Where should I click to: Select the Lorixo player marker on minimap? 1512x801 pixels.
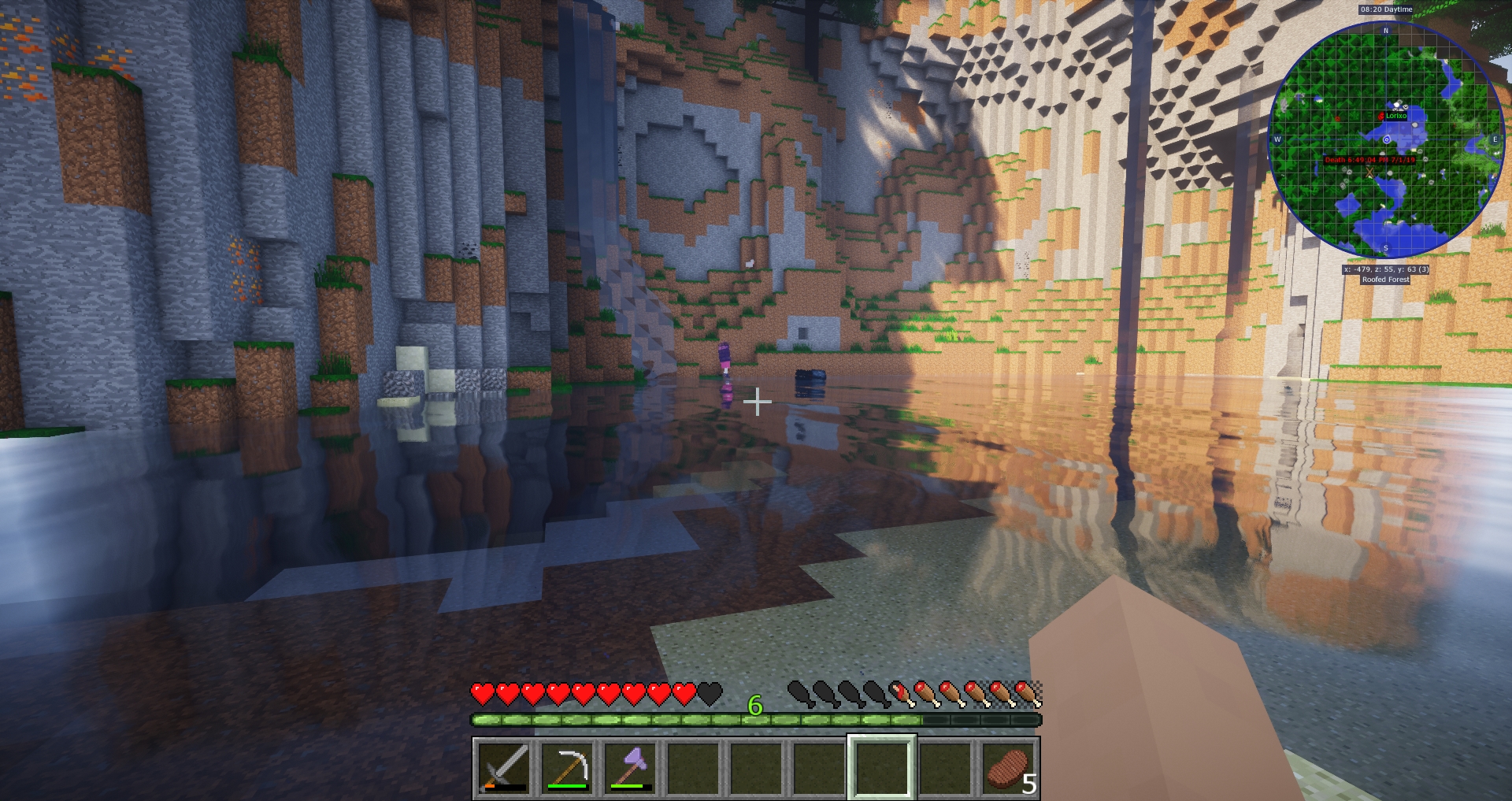tap(1381, 116)
